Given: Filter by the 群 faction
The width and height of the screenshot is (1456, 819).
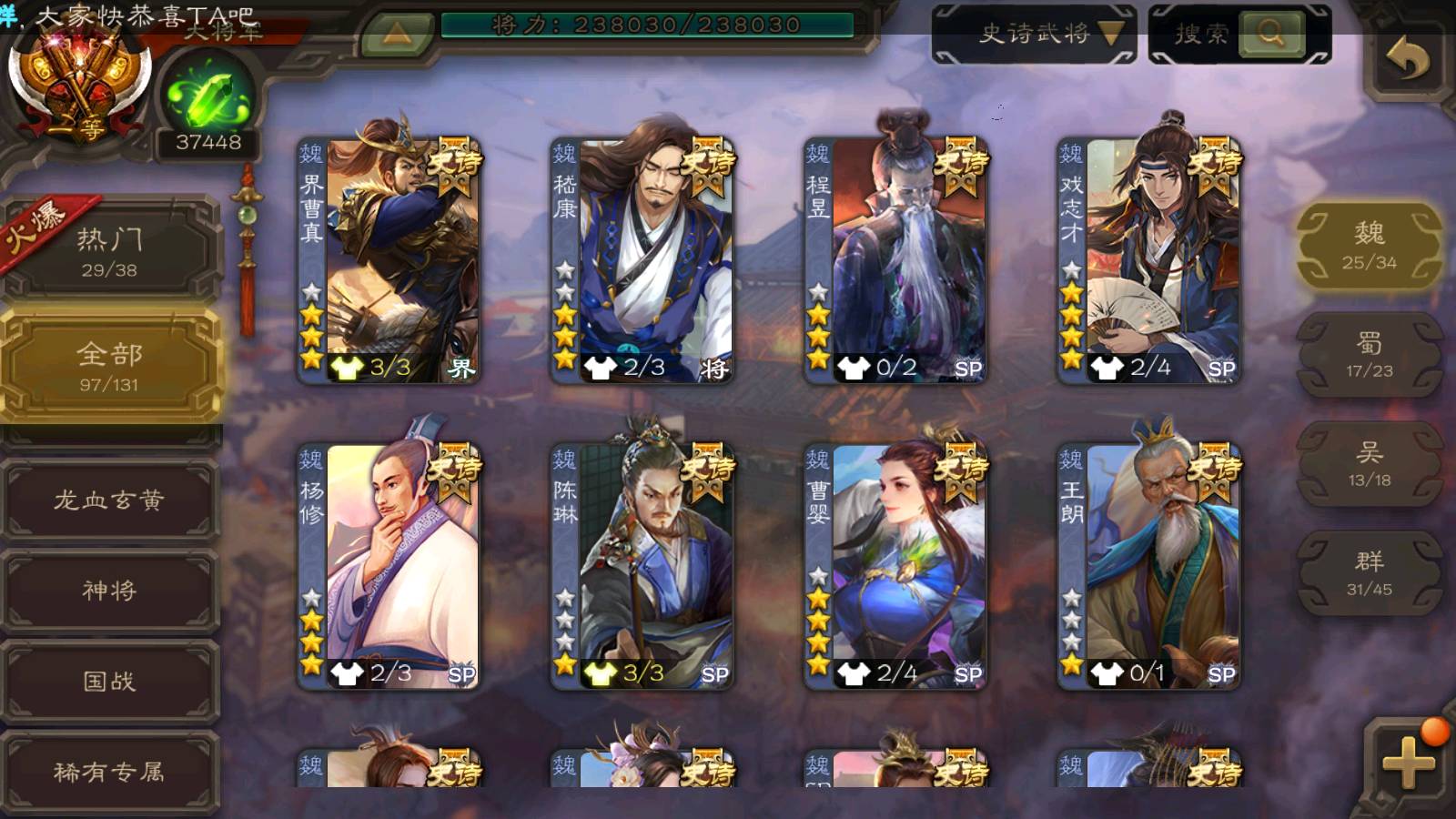Looking at the screenshot, I should click(1369, 573).
